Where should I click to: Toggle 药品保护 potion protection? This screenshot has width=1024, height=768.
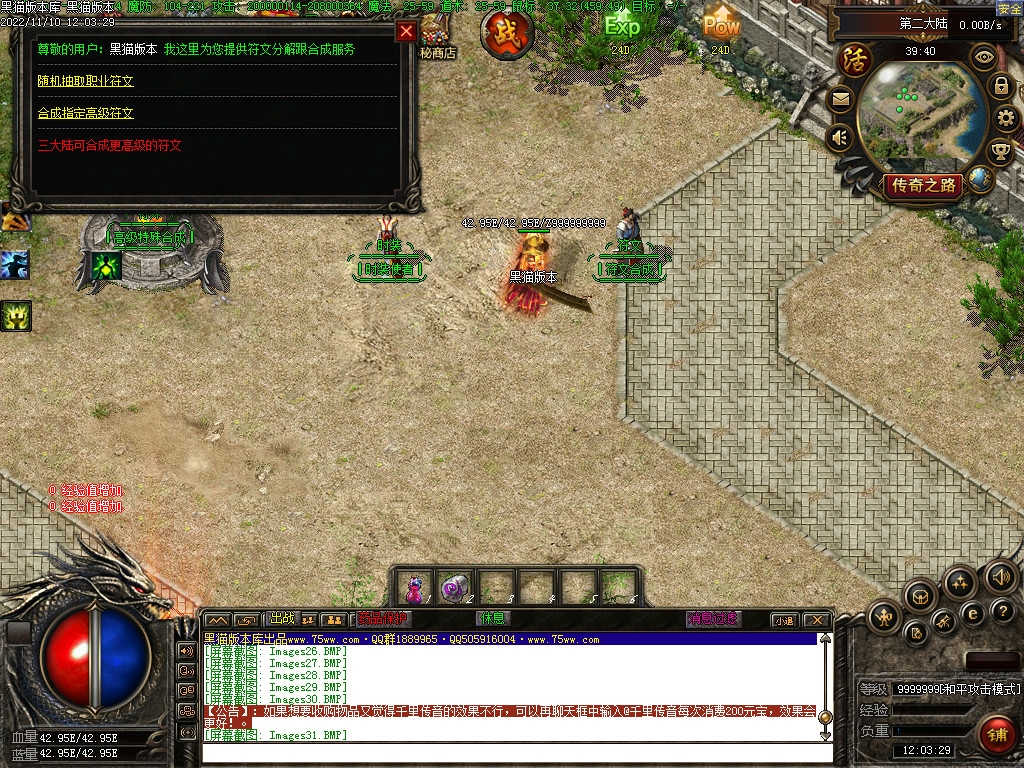383,619
